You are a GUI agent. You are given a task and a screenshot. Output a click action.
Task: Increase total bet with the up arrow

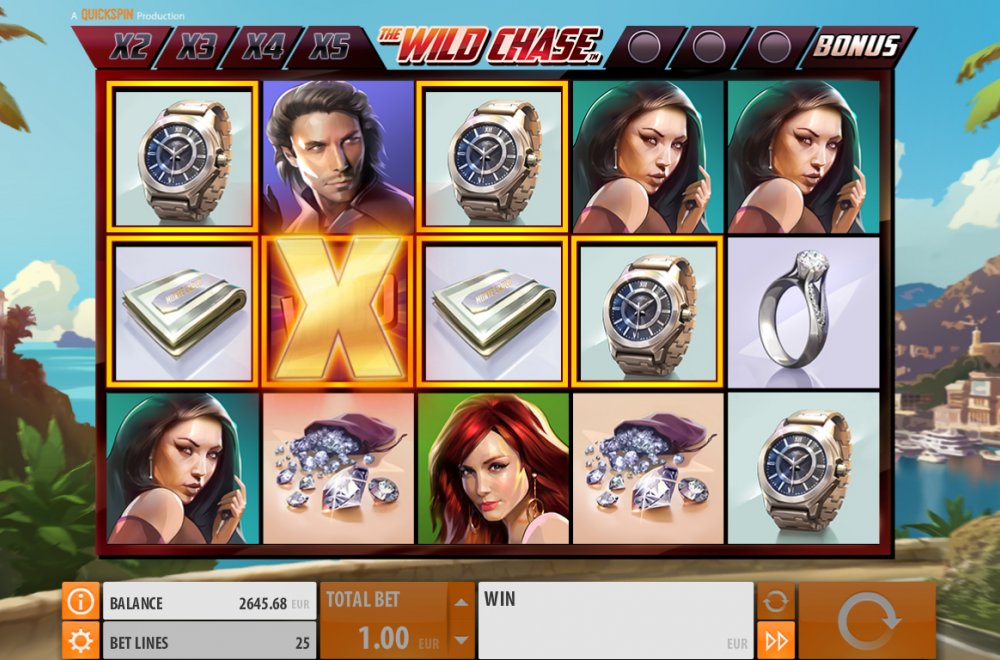[x=460, y=602]
